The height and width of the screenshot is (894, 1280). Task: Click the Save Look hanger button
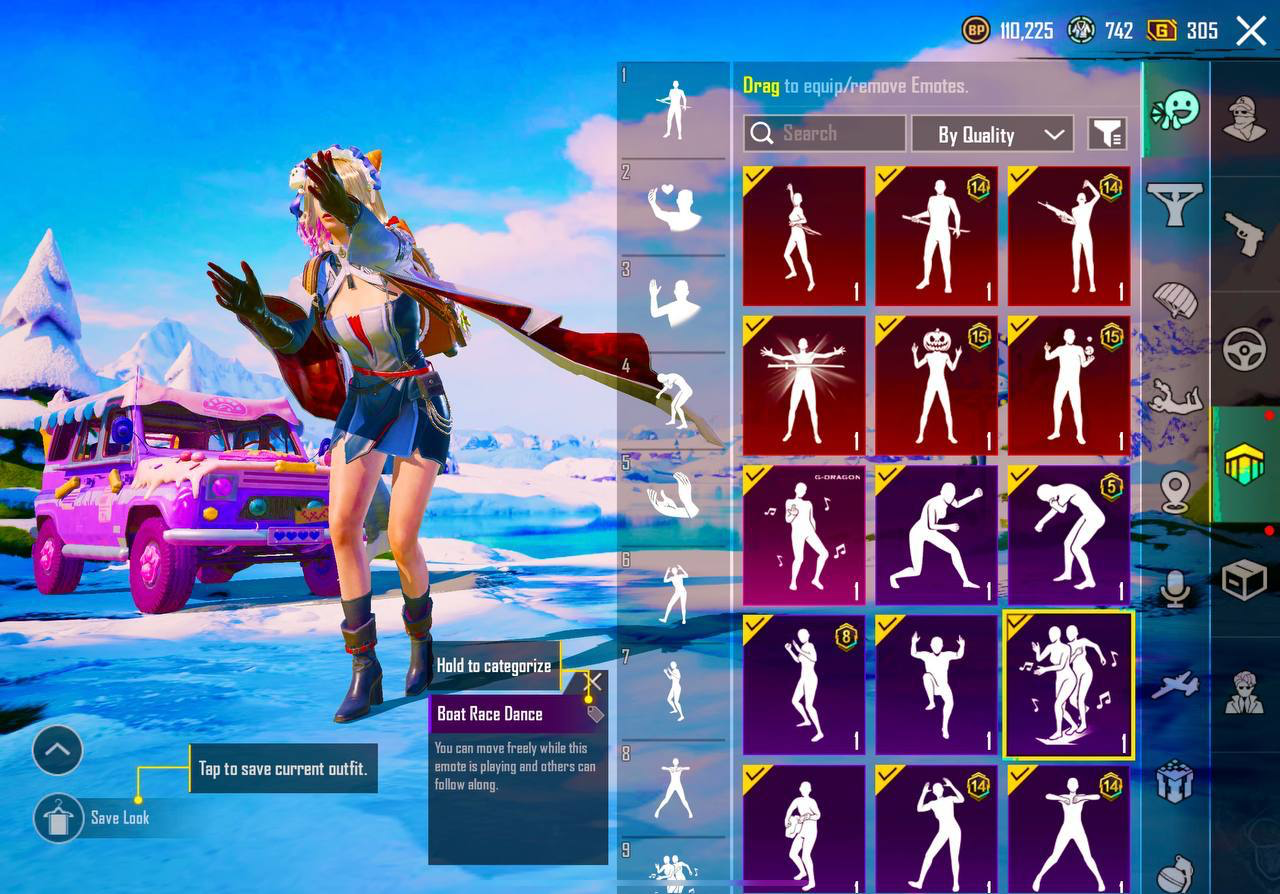tap(58, 819)
